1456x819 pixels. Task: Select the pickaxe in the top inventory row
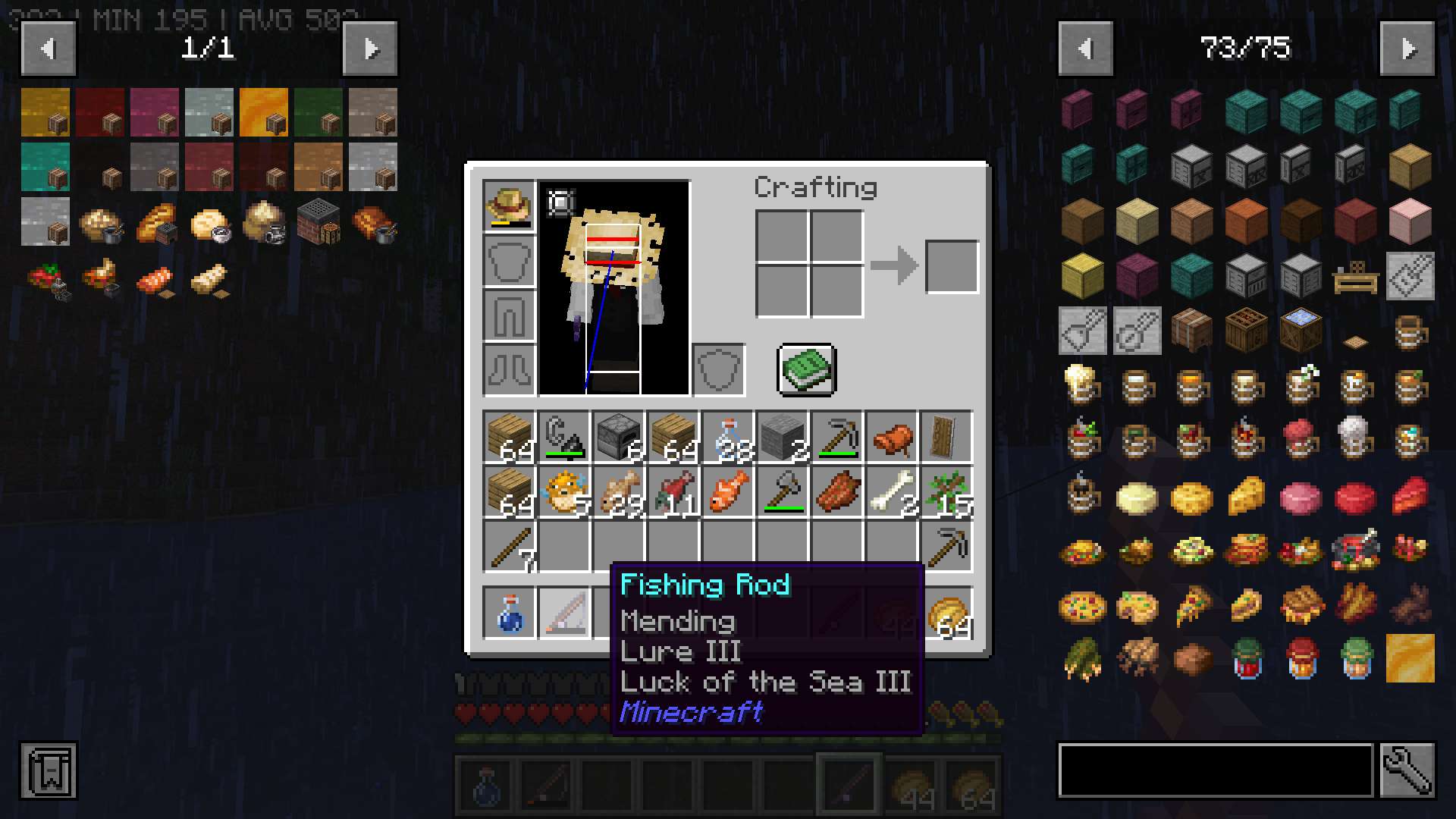(838, 436)
